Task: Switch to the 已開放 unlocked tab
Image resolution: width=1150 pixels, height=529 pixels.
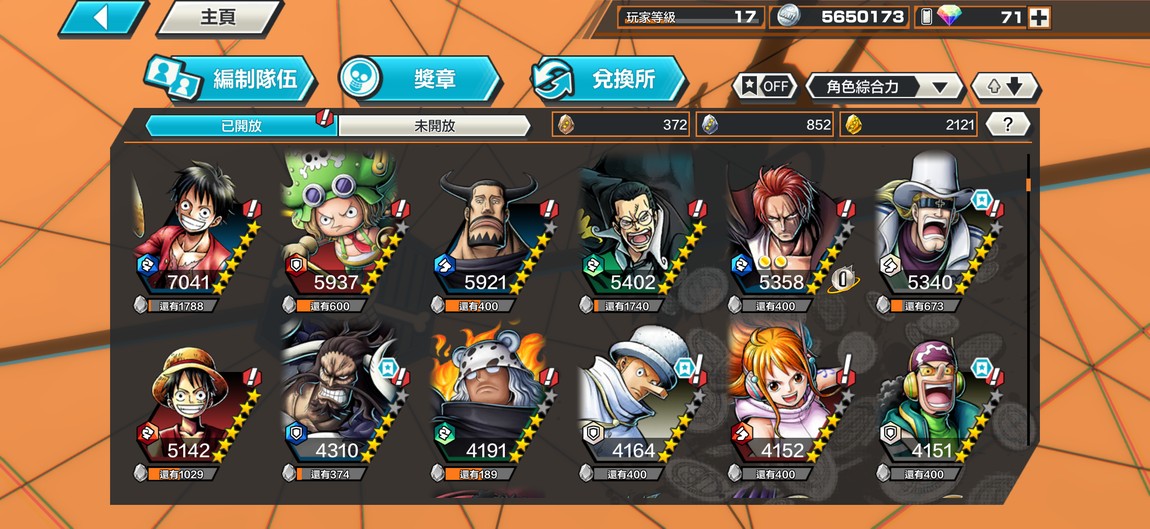Action: click(x=240, y=126)
